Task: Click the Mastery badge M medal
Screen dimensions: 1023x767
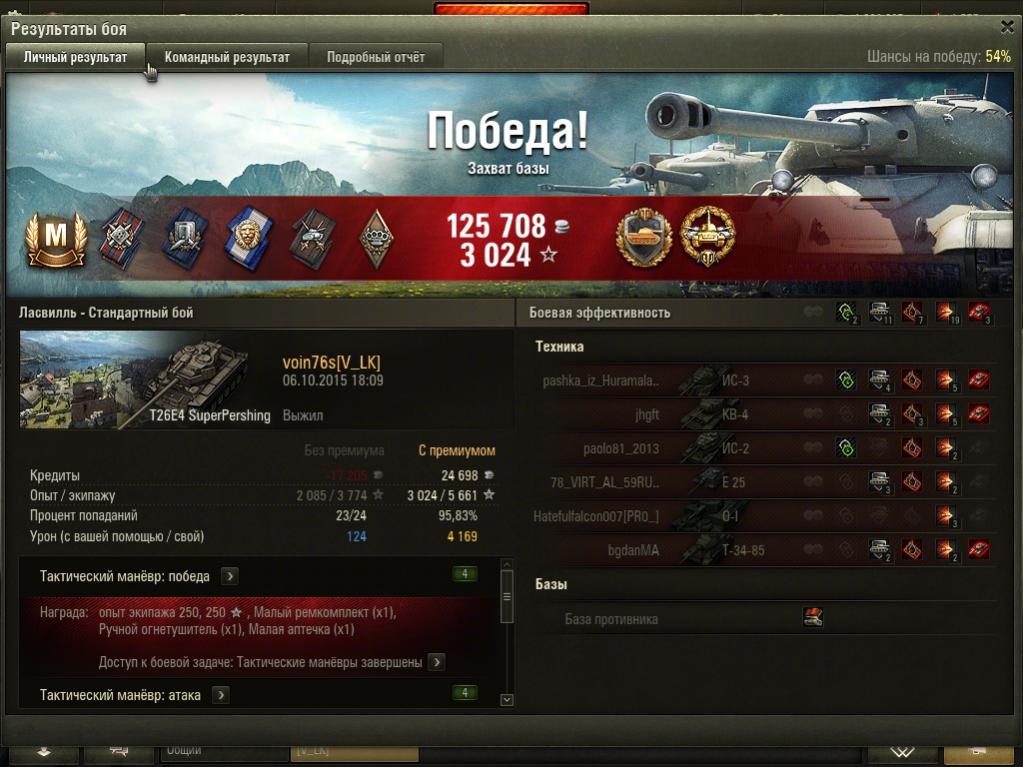Action: tap(56, 239)
